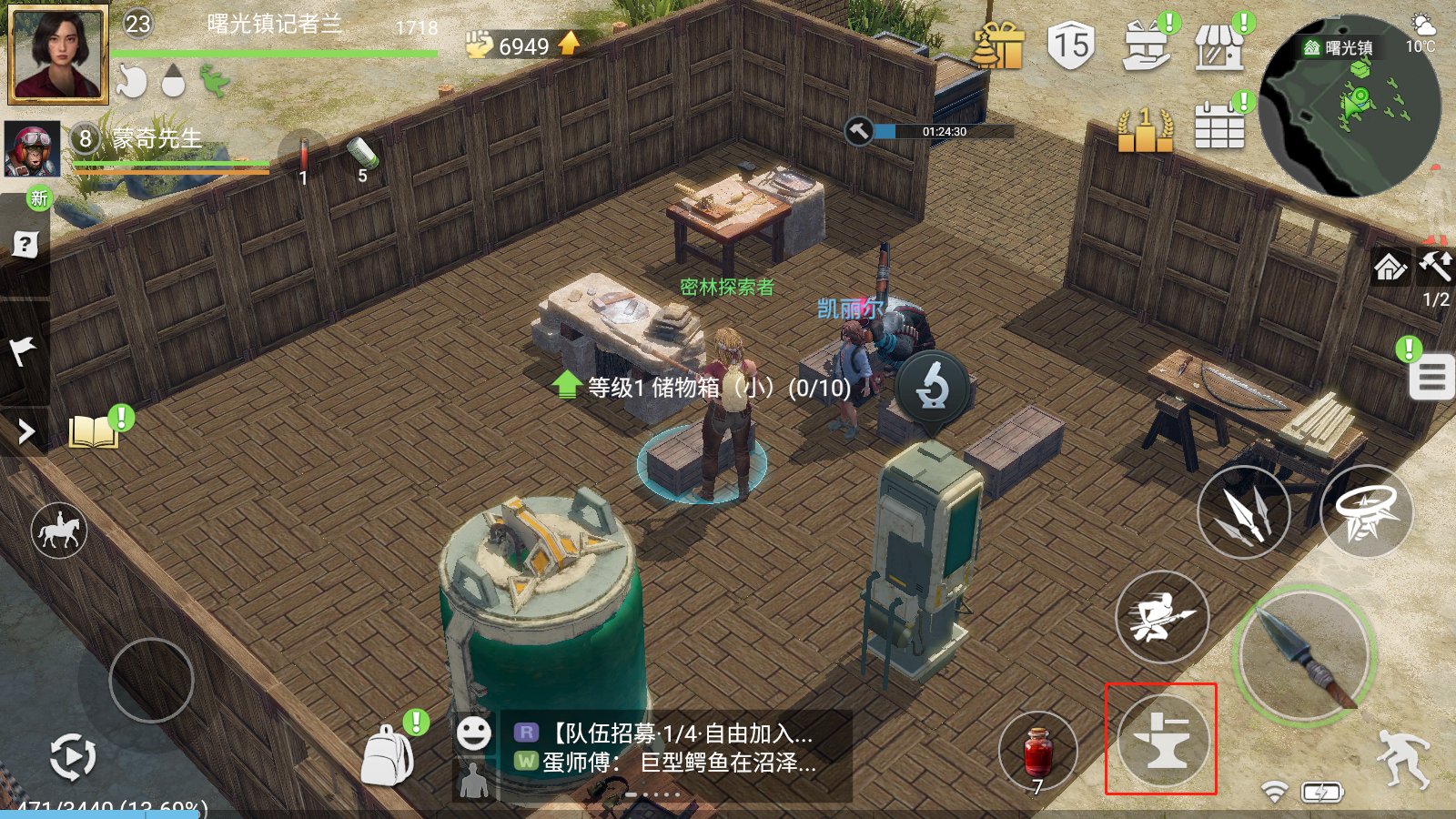Select the level 15 battle pass shield icon
The height and width of the screenshot is (819, 1456).
pyautogui.click(x=1070, y=44)
